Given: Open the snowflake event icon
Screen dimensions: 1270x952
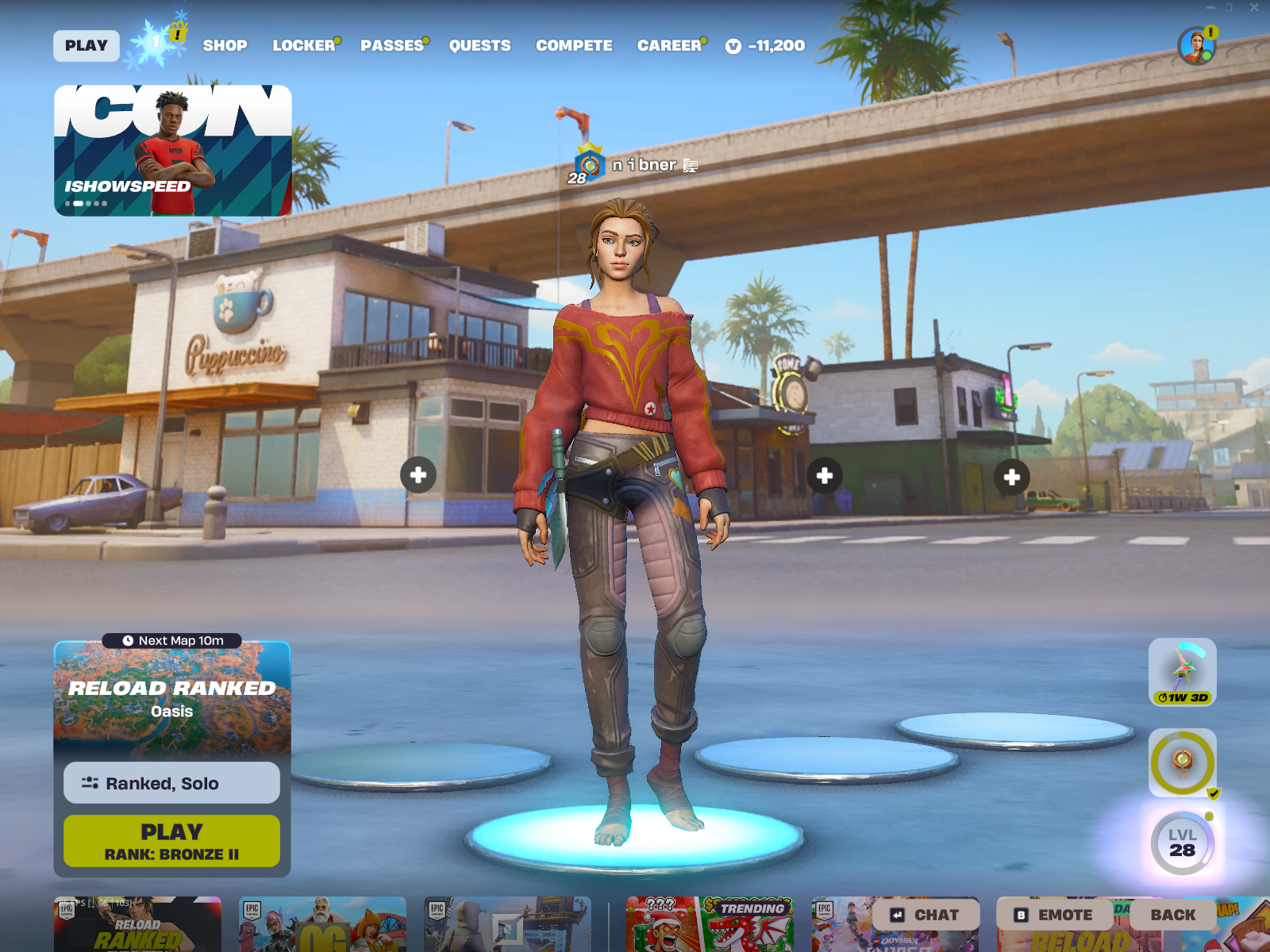Looking at the screenshot, I should 157,41.
